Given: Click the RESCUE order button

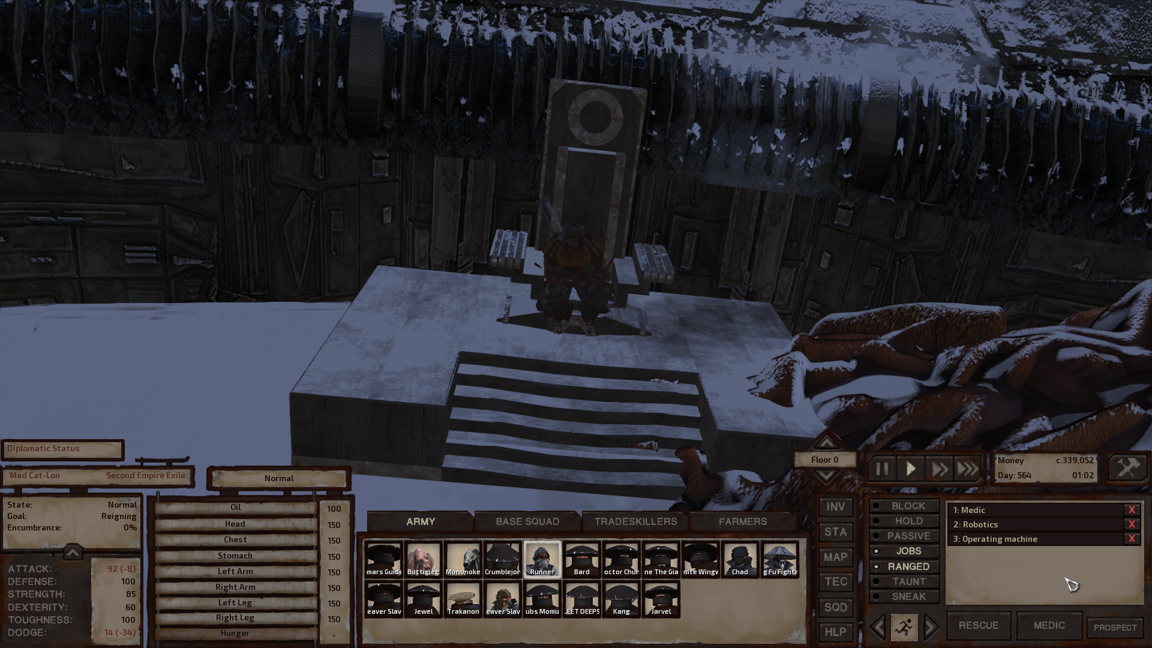Looking at the screenshot, I should (x=978, y=626).
